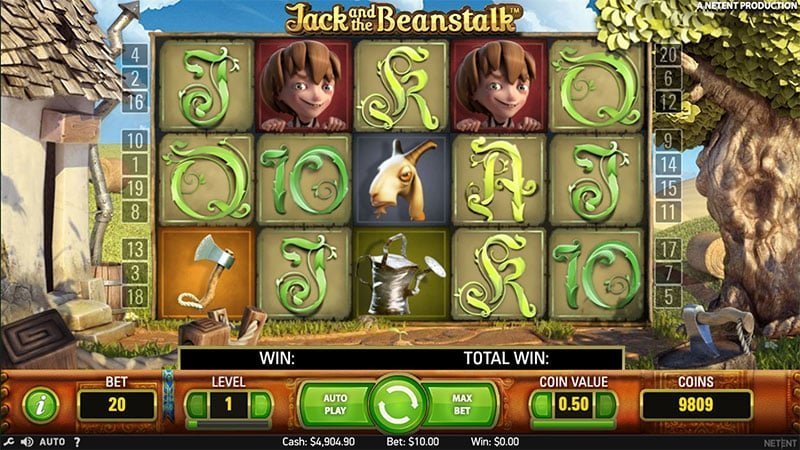Image resolution: width=800 pixels, height=450 pixels.
Task: Open the paytable info button
Action: coord(40,404)
